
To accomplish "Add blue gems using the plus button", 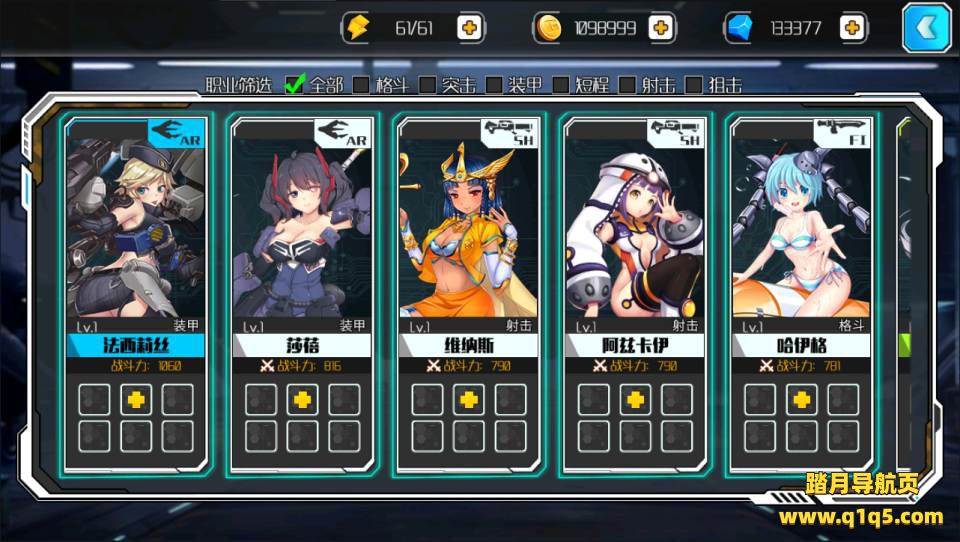I will pyautogui.click(x=852, y=28).
